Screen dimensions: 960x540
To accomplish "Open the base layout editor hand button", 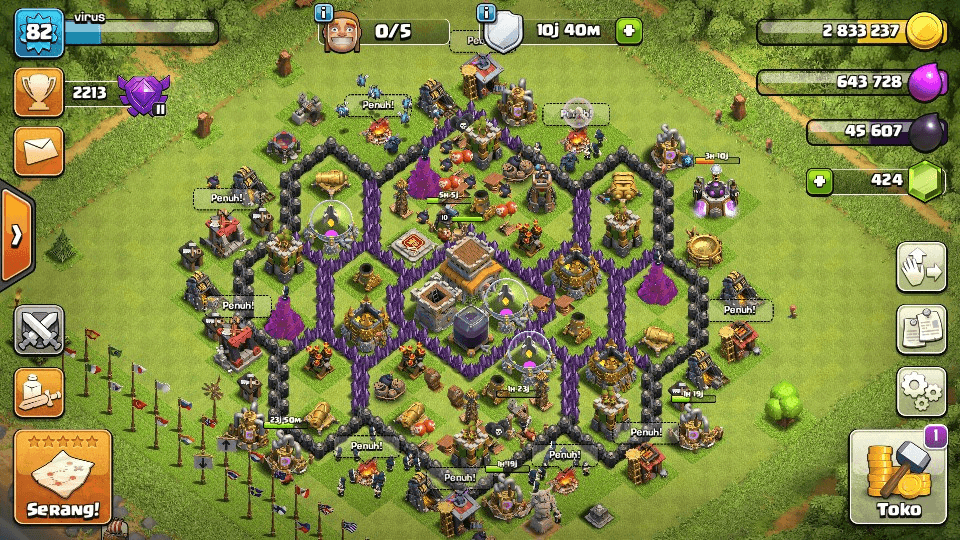I will (921, 266).
